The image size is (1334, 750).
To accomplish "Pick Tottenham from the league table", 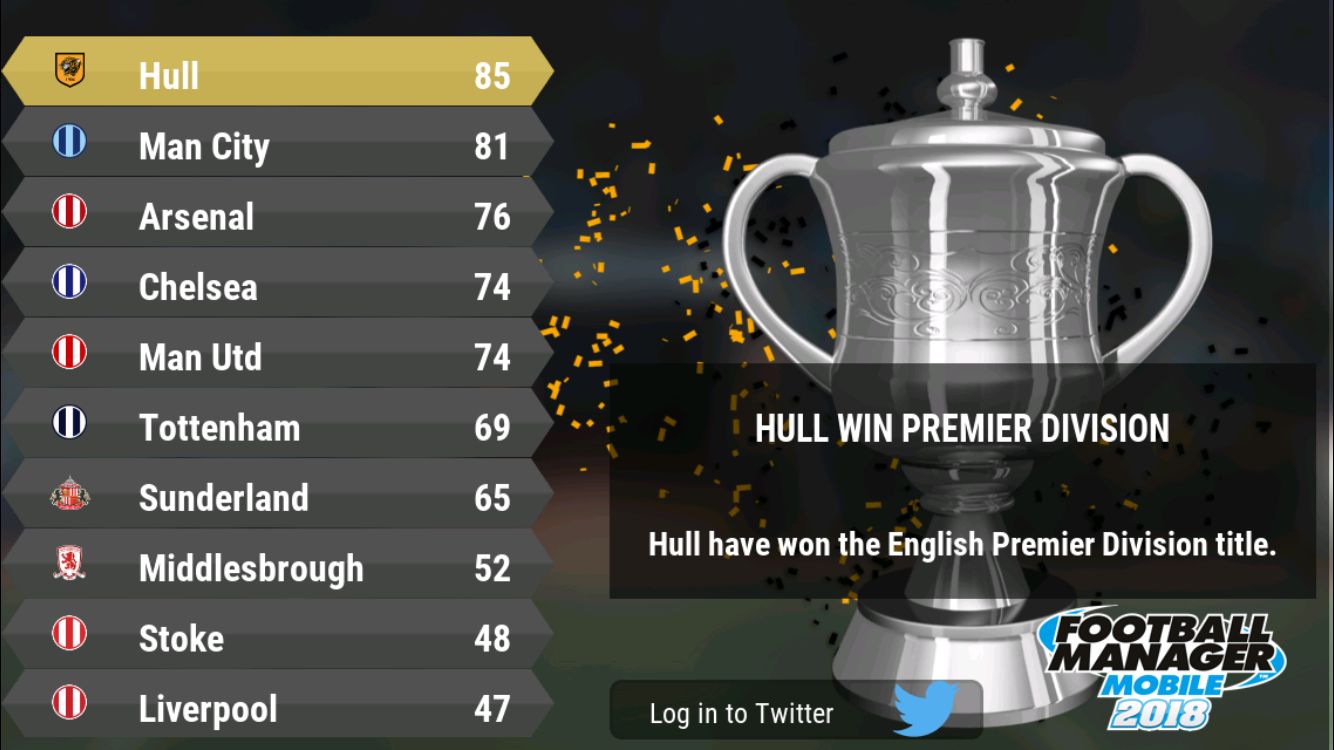I will click(x=278, y=427).
